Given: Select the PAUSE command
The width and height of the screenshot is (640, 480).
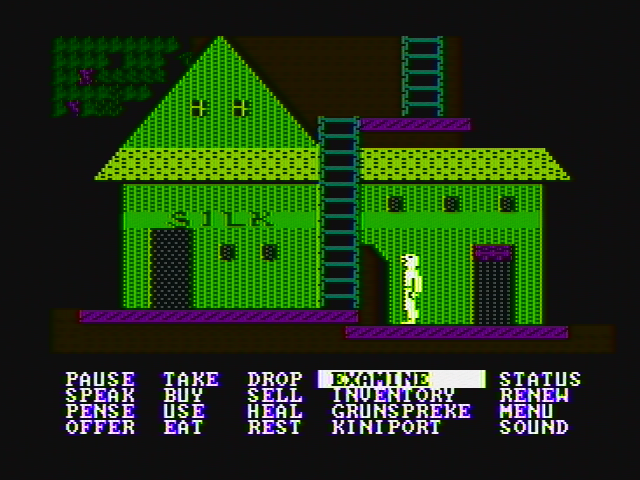Looking at the screenshot, I should tap(100, 379).
